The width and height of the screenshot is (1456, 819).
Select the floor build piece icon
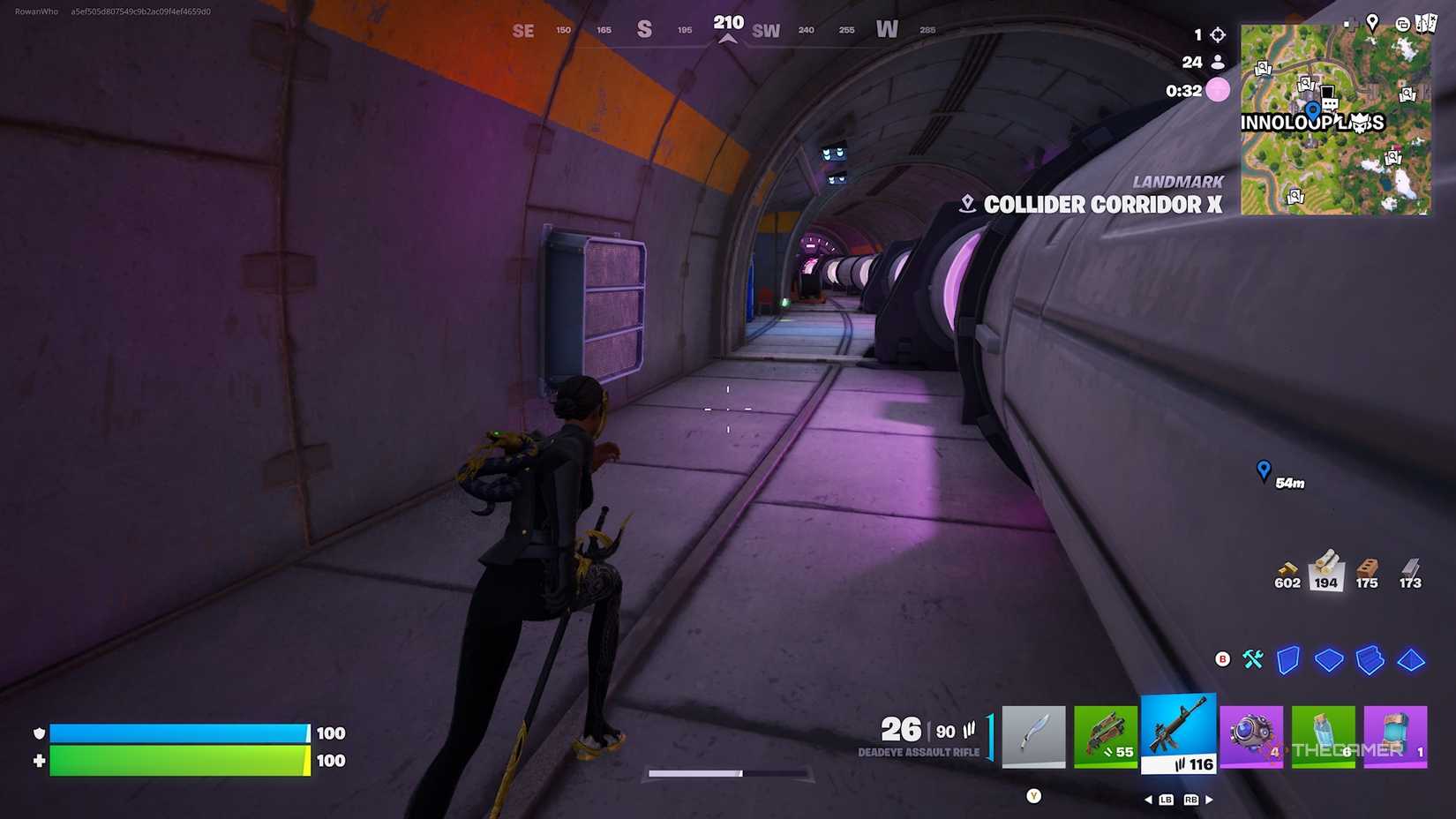(x=1329, y=660)
